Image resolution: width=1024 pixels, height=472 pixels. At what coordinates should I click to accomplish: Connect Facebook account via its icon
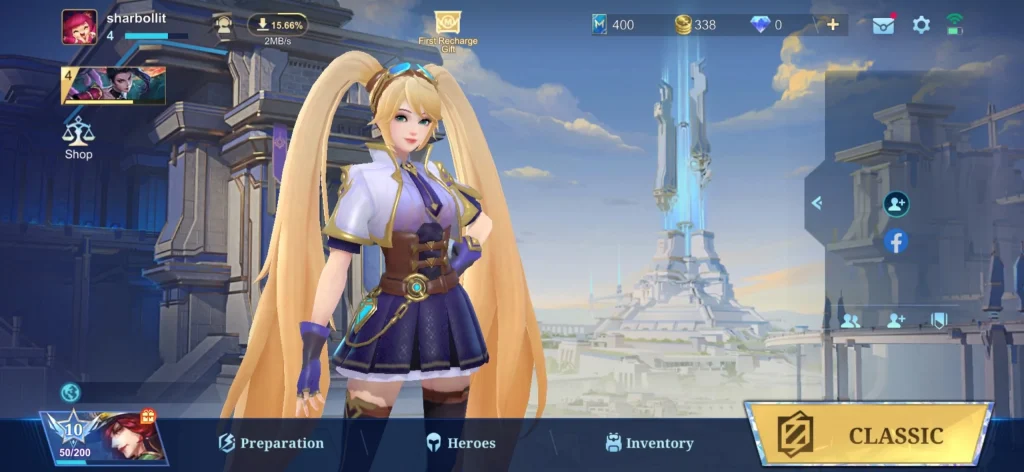click(x=896, y=241)
